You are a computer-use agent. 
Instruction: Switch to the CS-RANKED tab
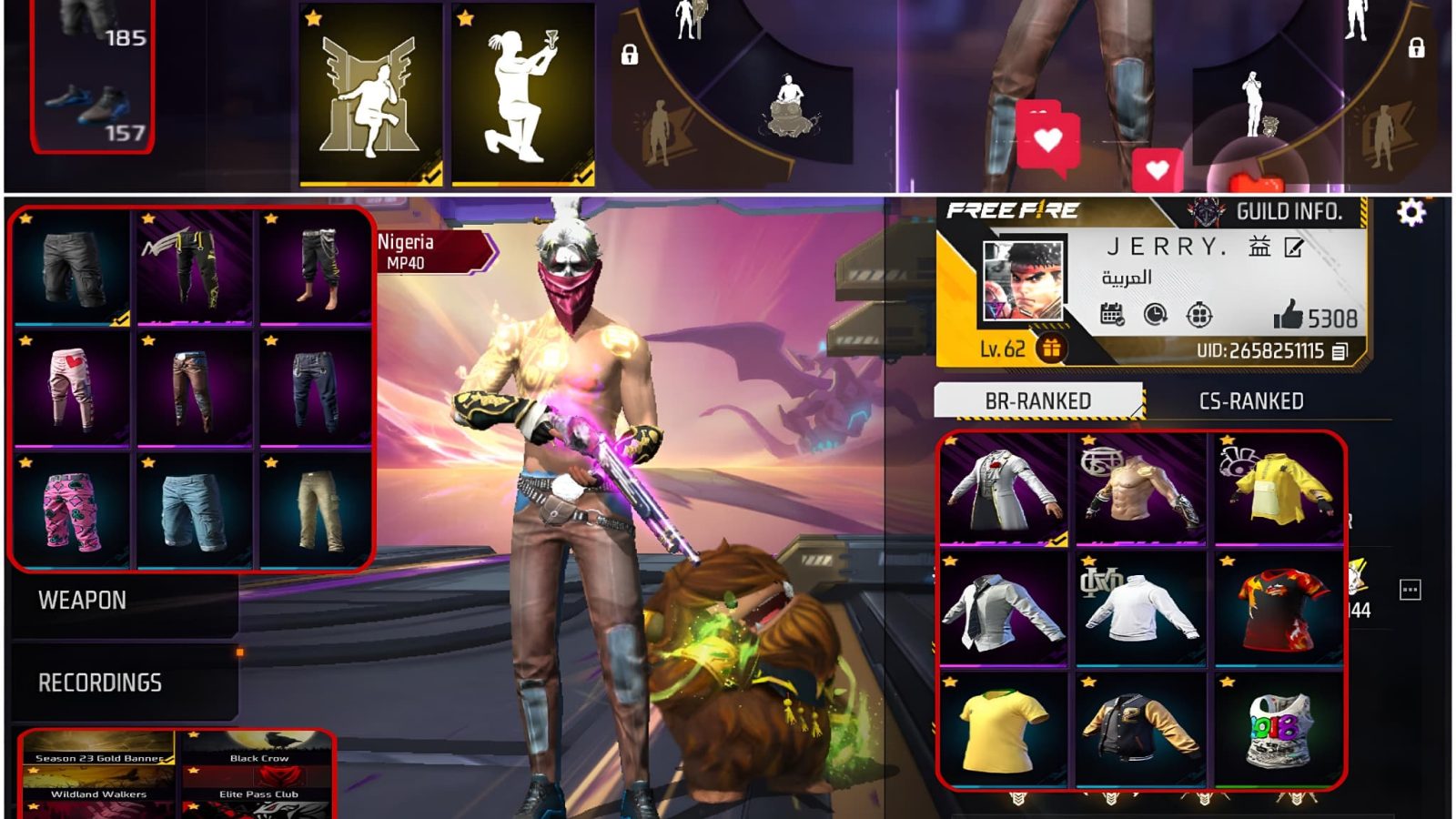tap(1250, 401)
